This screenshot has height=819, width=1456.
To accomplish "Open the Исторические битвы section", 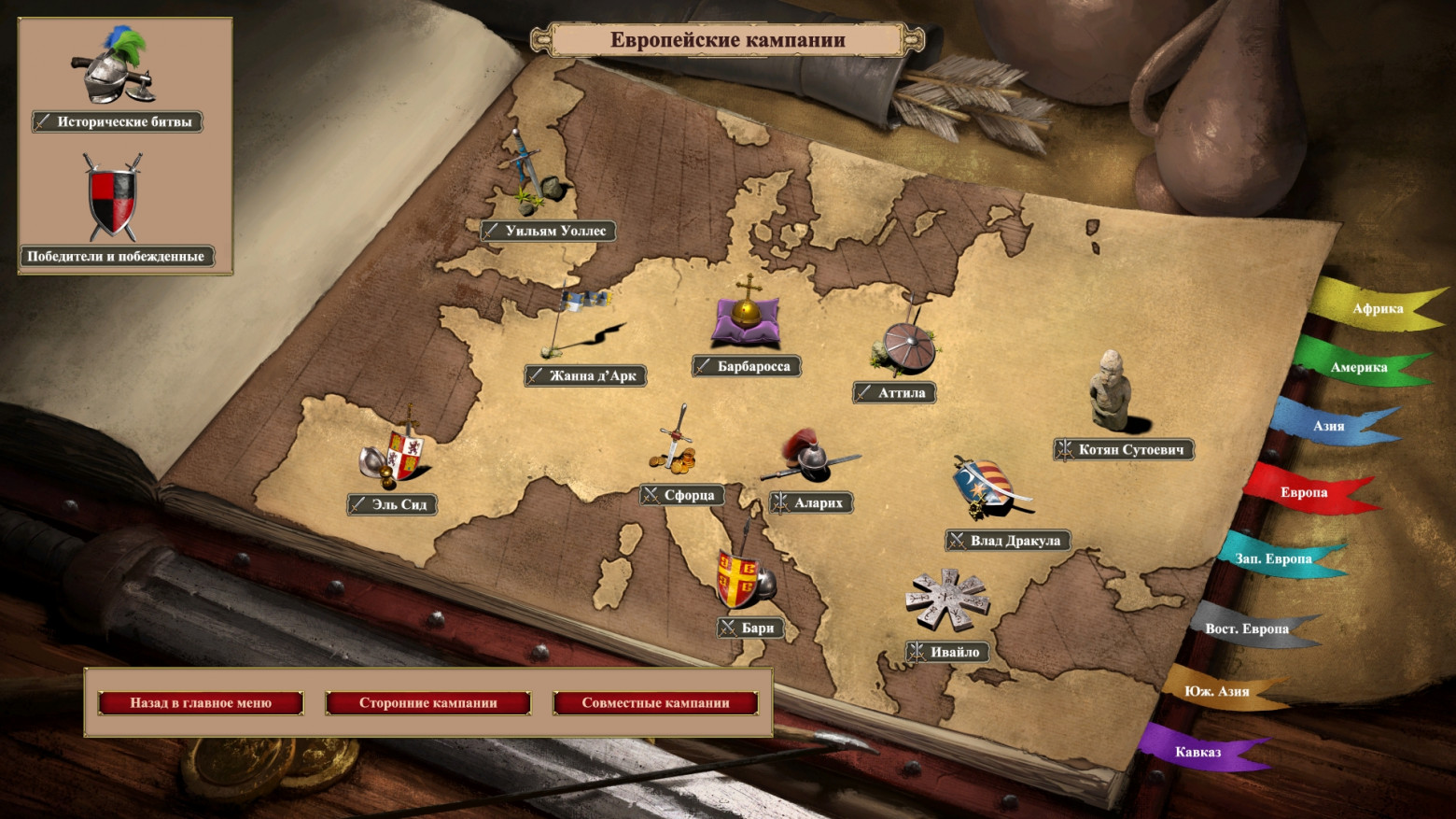I will [x=118, y=121].
